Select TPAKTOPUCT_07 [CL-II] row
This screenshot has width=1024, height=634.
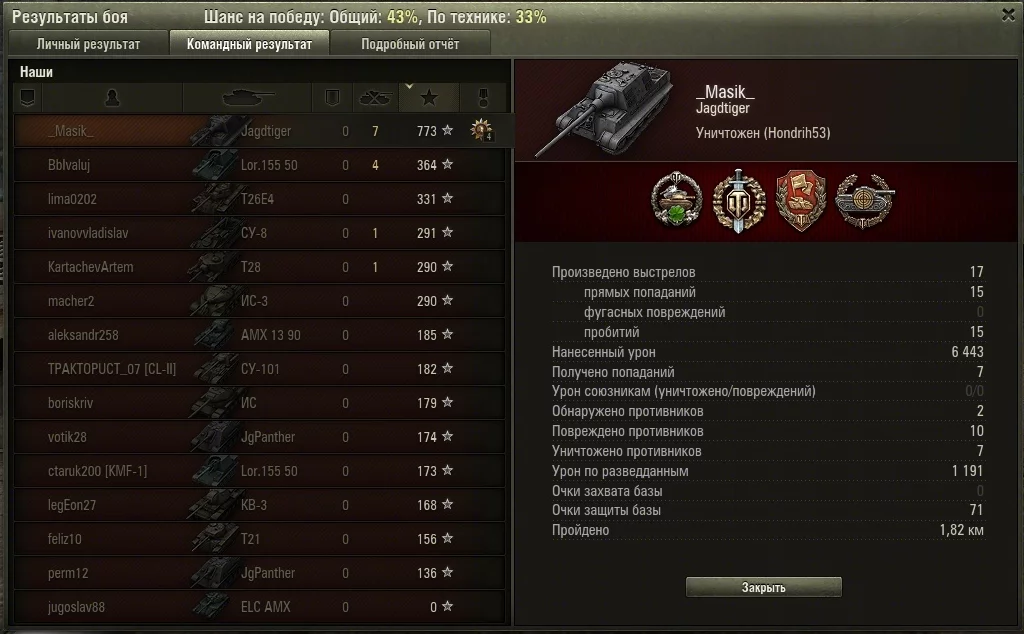tap(260, 369)
